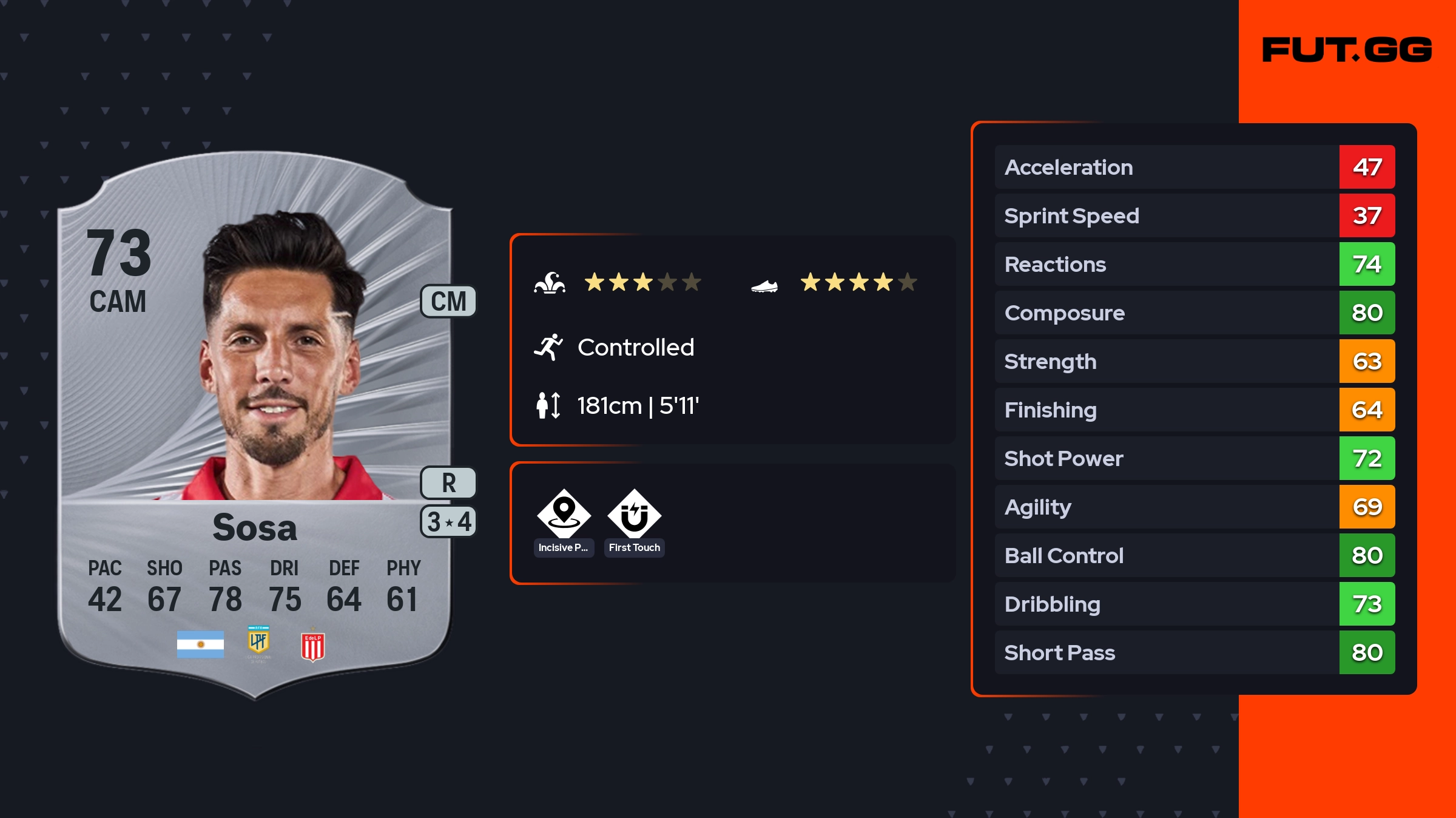Click the Argentina flag on the card
Screen dimensions: 1456x818
pyautogui.click(x=200, y=644)
